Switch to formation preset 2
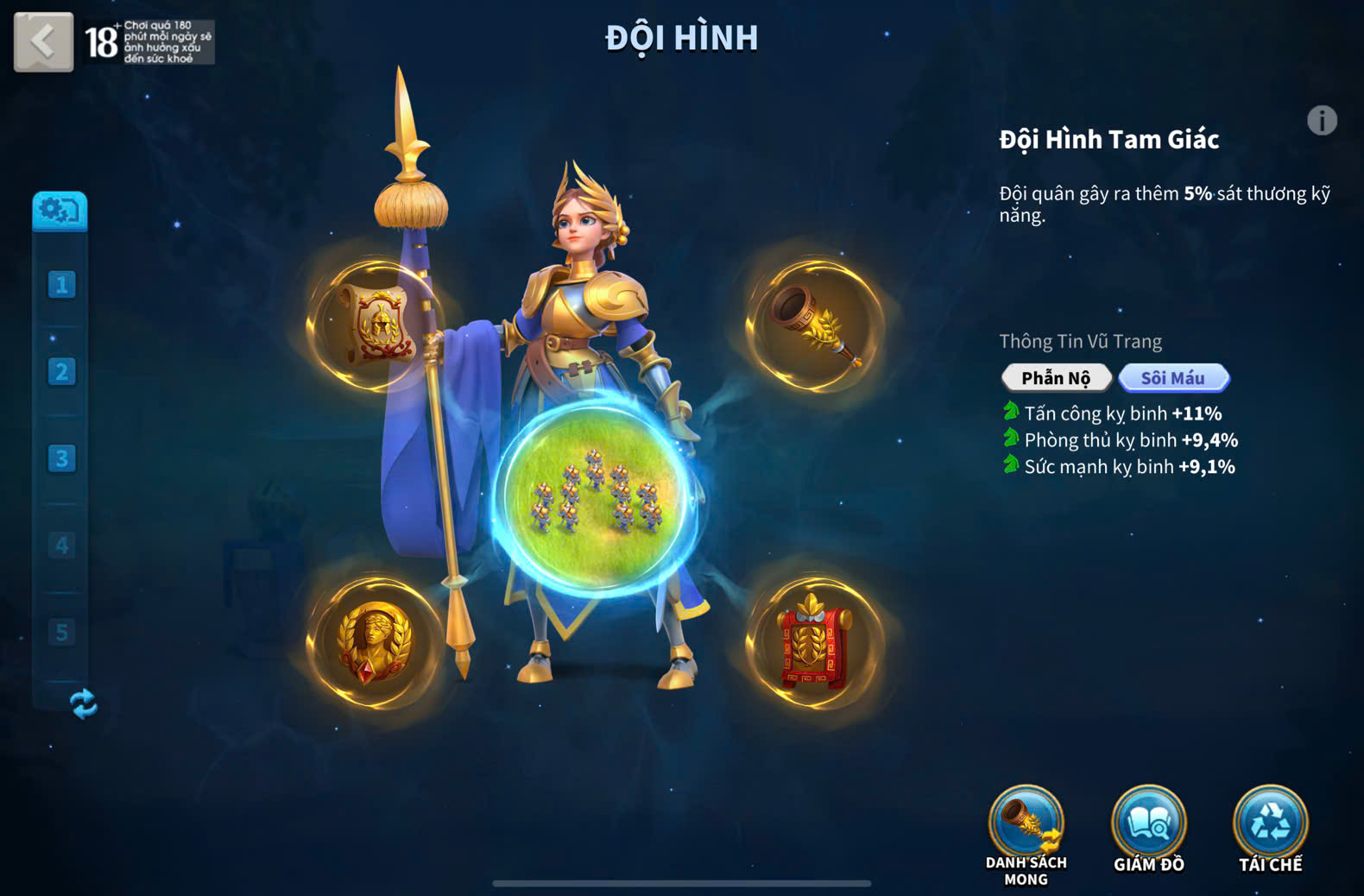The height and width of the screenshot is (896, 1364). point(61,372)
